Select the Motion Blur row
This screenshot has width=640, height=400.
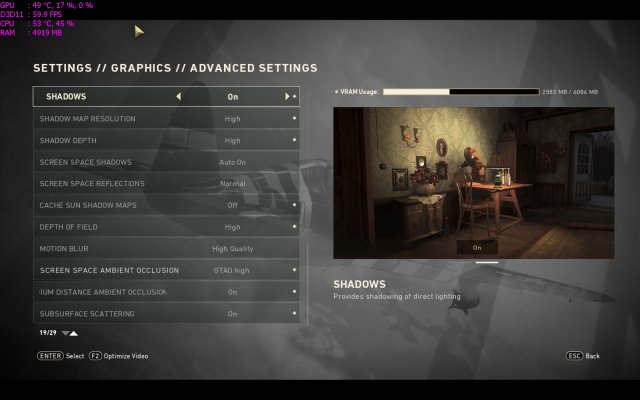click(x=166, y=248)
